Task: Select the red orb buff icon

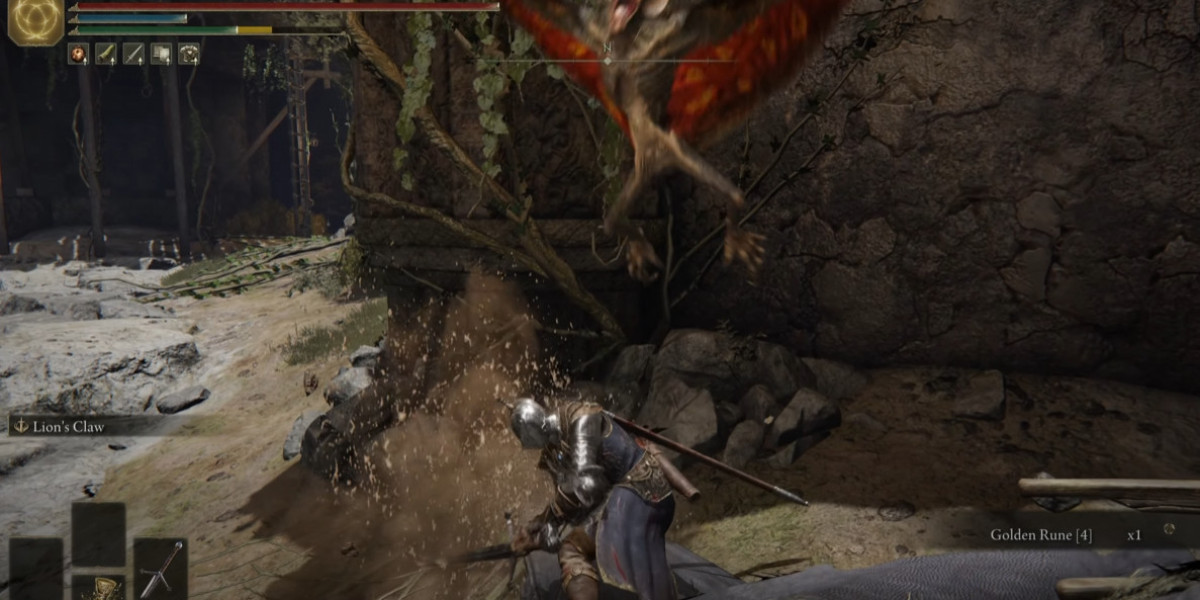Action: (78, 54)
